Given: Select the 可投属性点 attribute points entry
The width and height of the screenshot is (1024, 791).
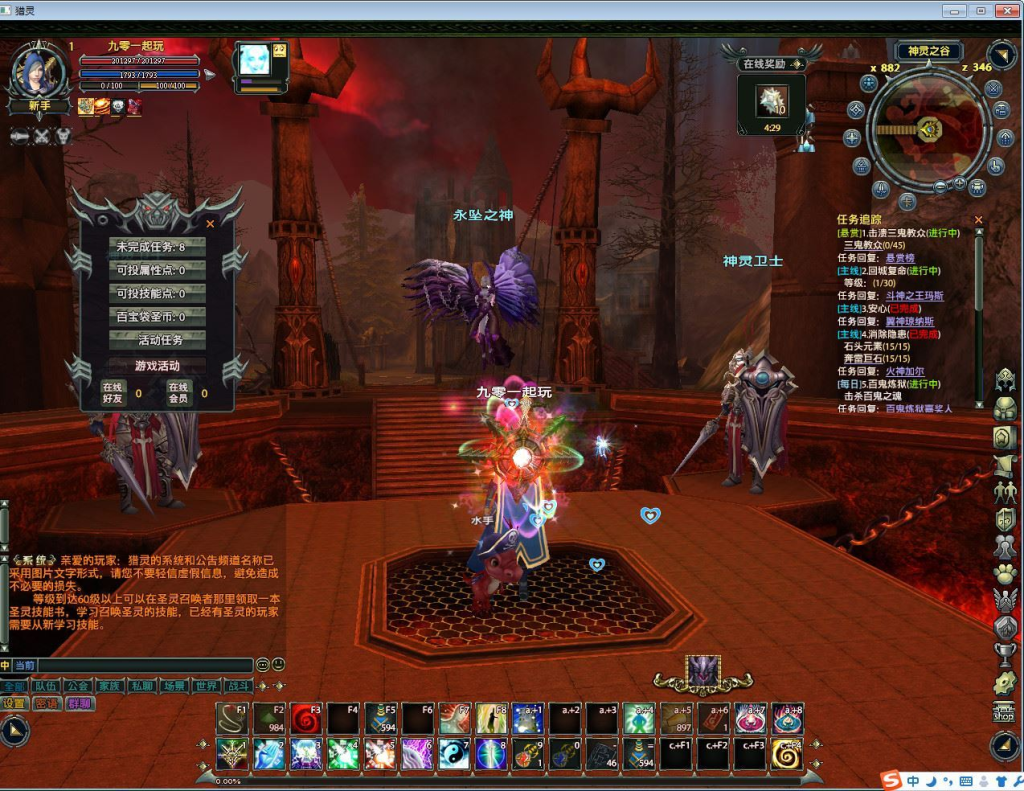Looking at the screenshot, I should coord(157,270).
